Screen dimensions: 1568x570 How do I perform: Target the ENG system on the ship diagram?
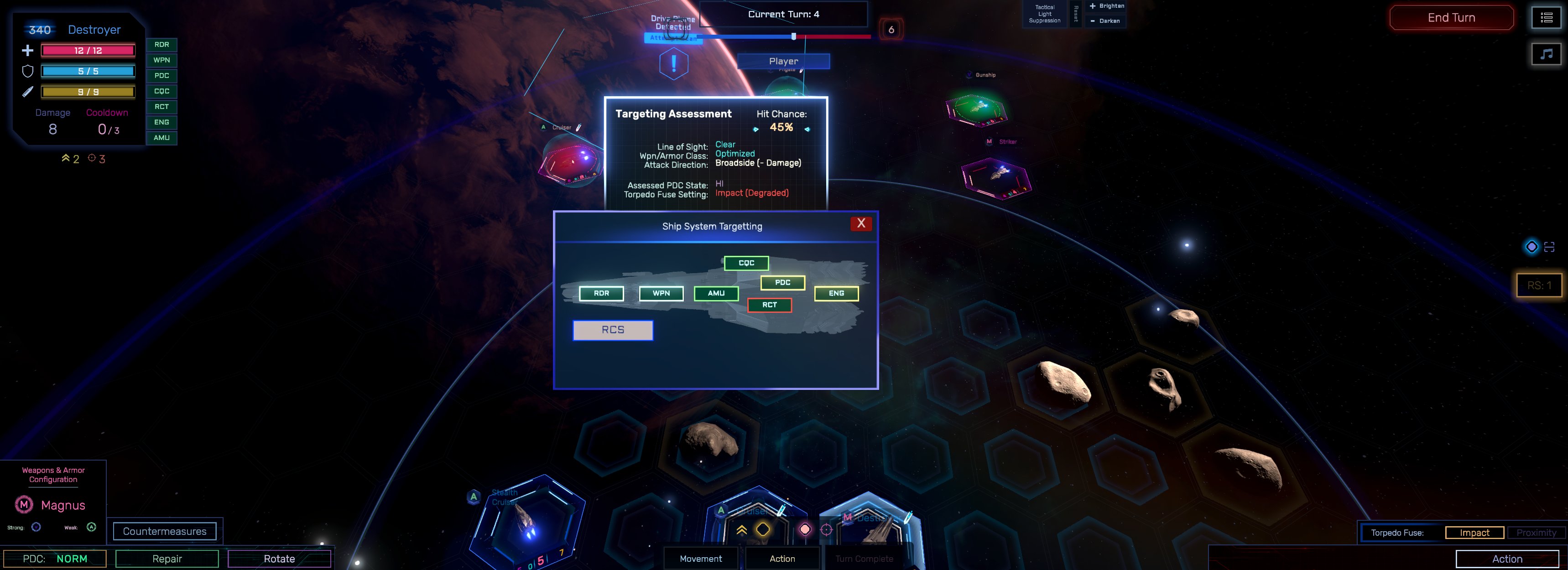[836, 293]
